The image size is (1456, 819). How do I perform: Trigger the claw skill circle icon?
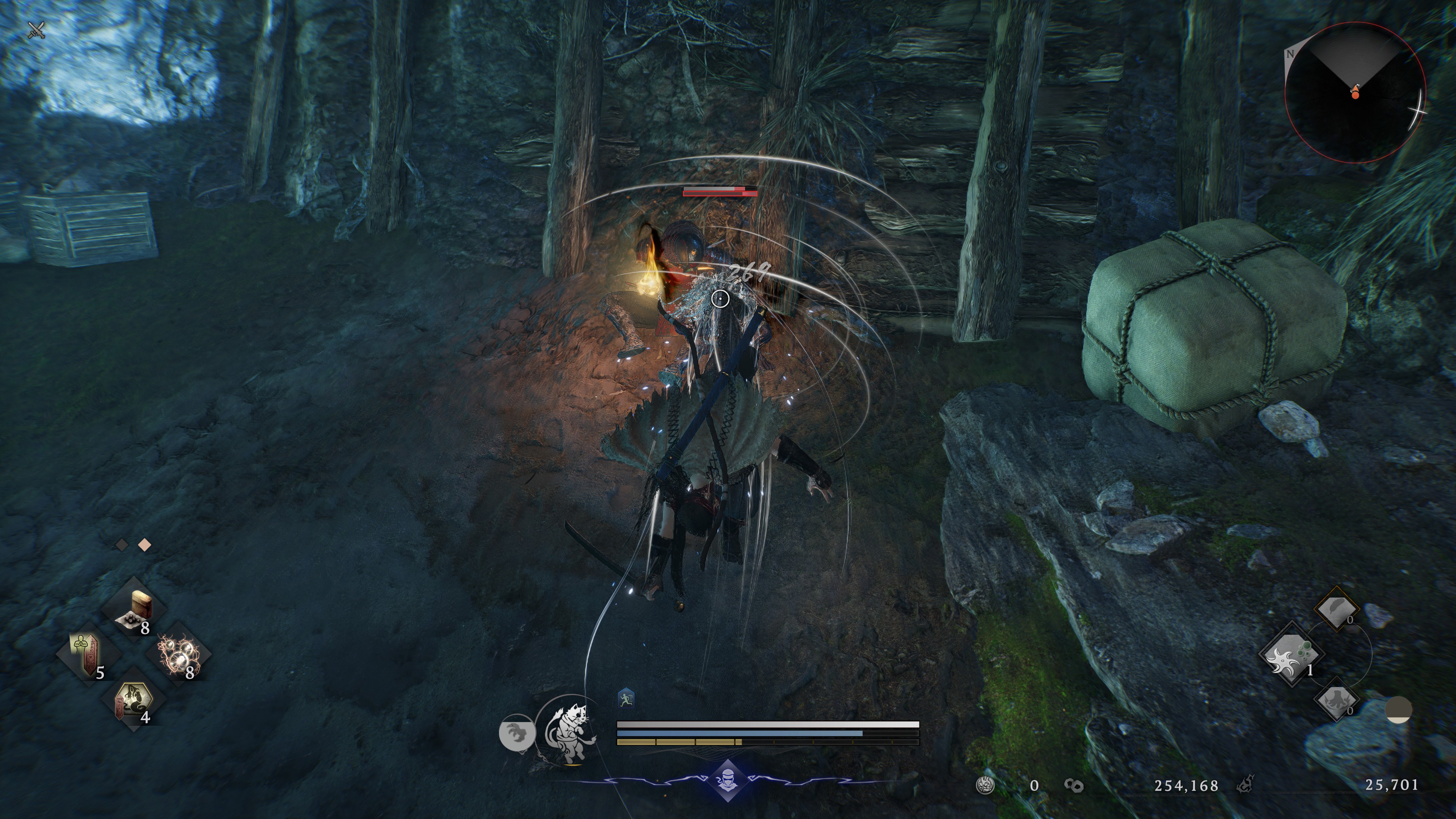pos(516,733)
